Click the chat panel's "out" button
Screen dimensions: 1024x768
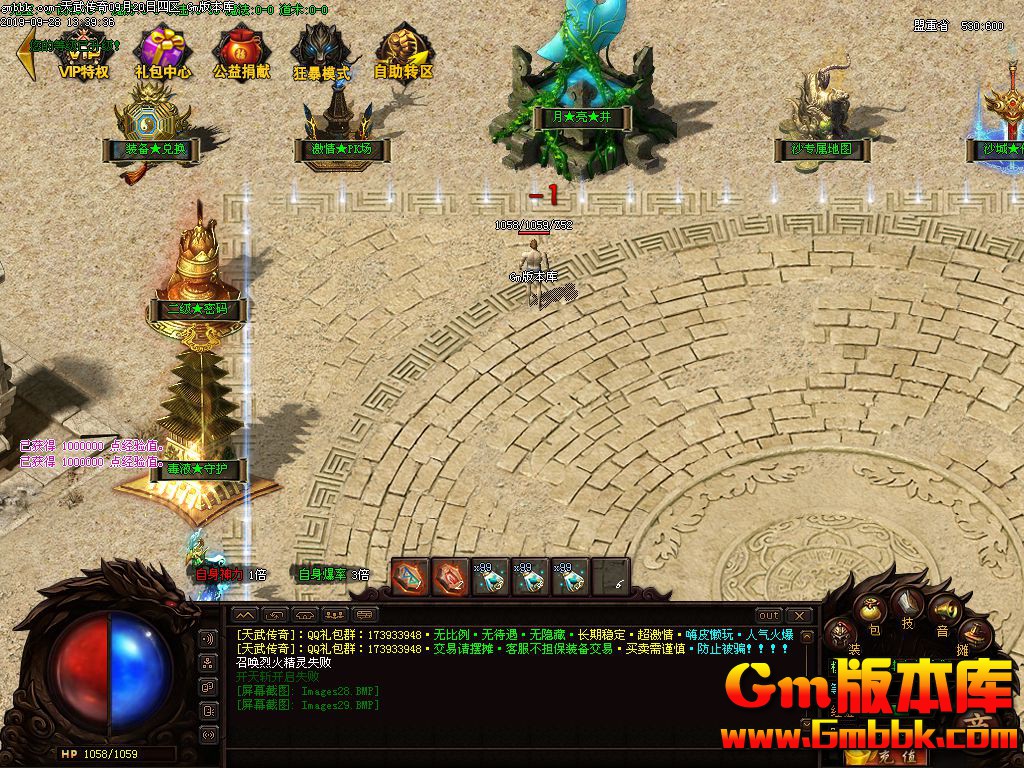[768, 615]
